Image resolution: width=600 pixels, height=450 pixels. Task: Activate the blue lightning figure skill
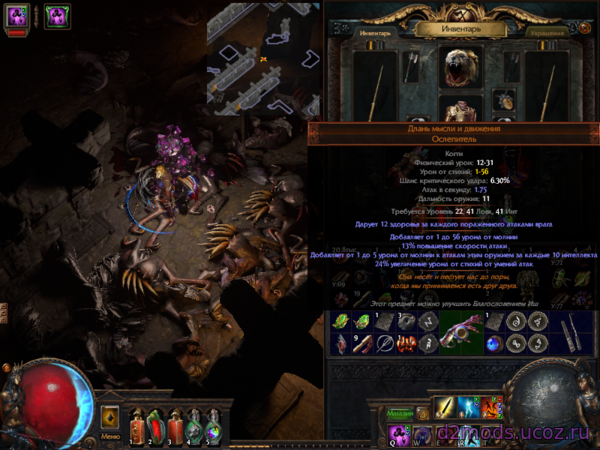coord(470,410)
